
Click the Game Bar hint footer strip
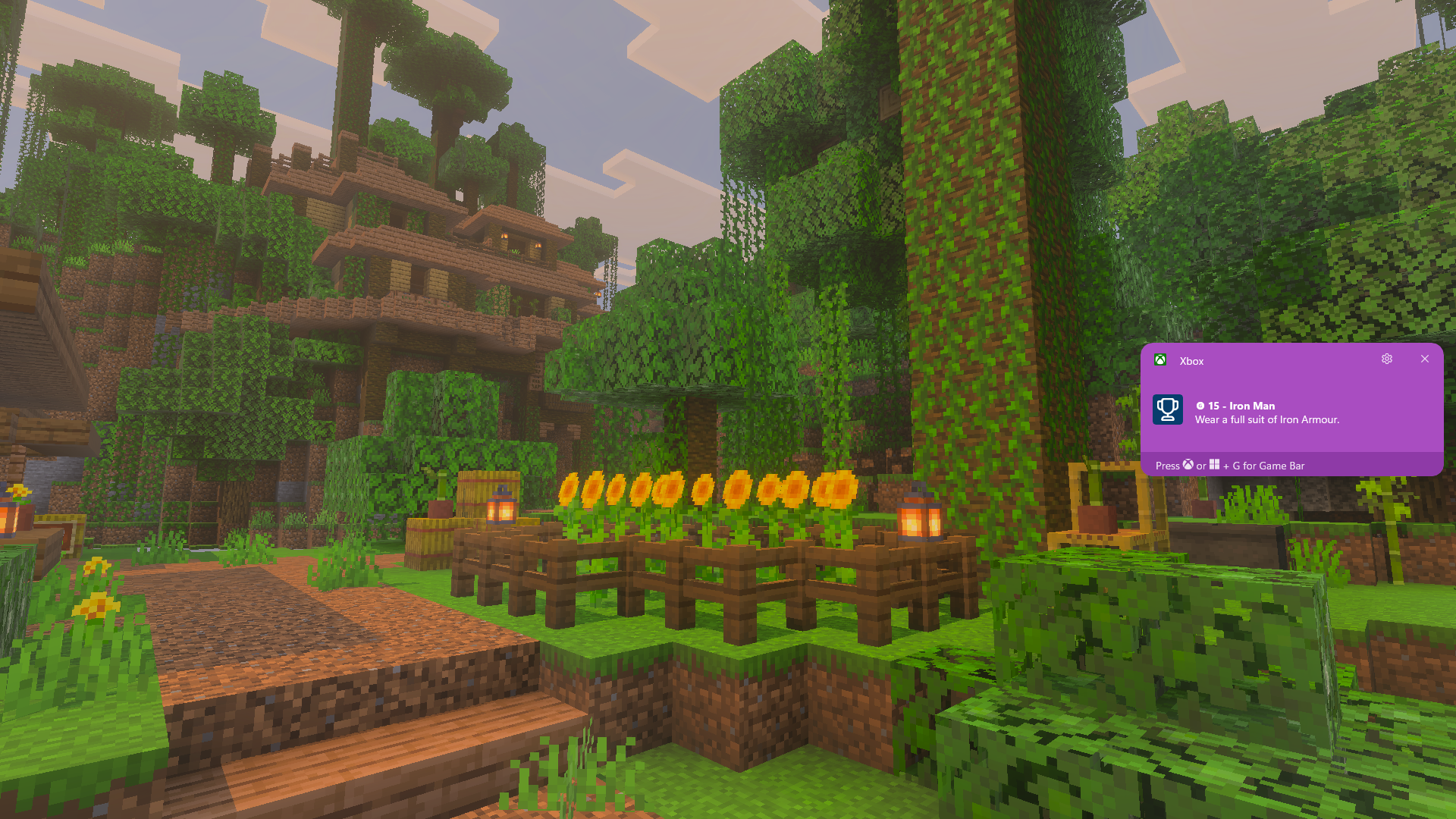pyautogui.click(x=1289, y=466)
